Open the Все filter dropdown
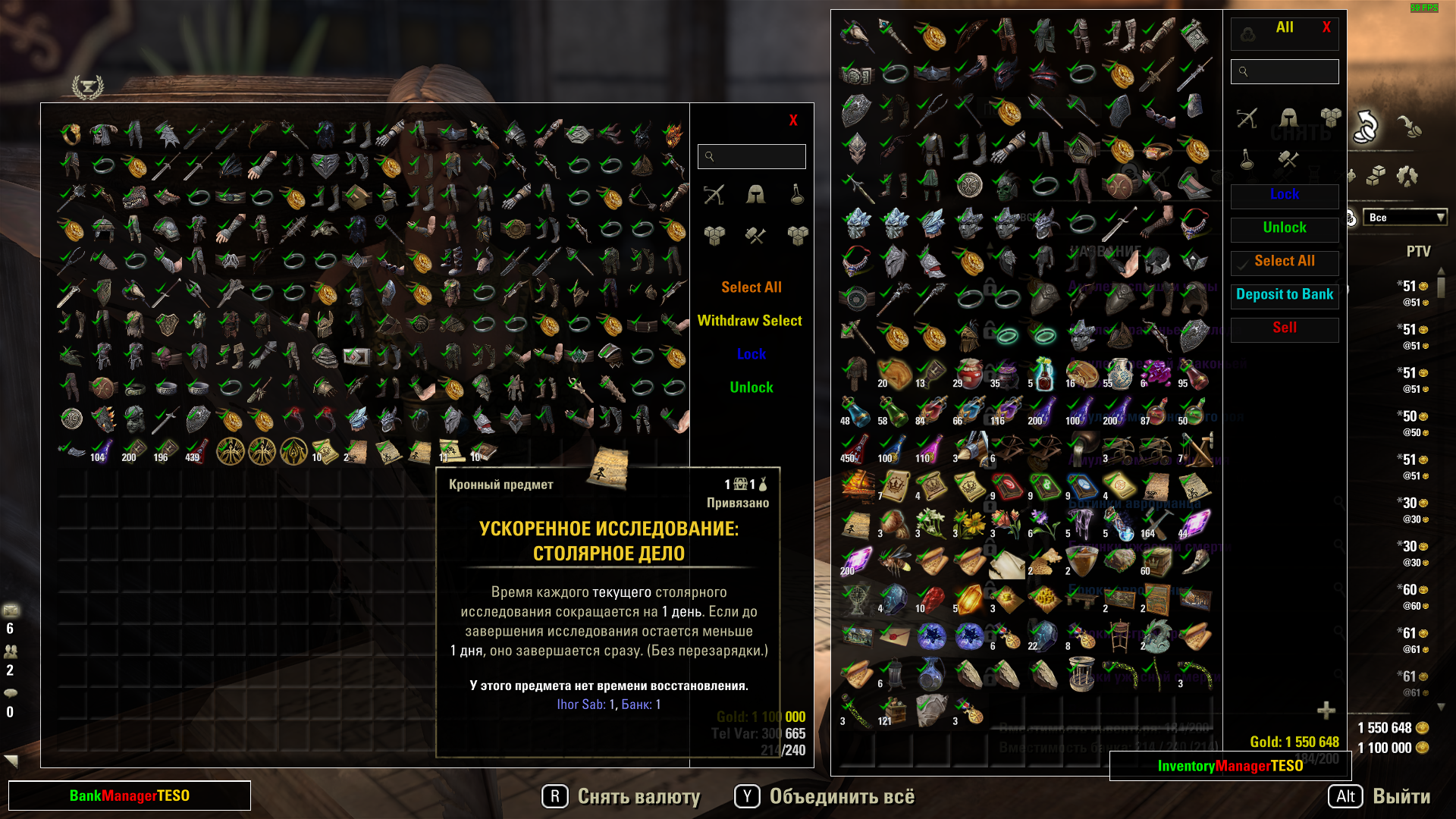Viewport: 1456px width, 819px height. 1404,218
